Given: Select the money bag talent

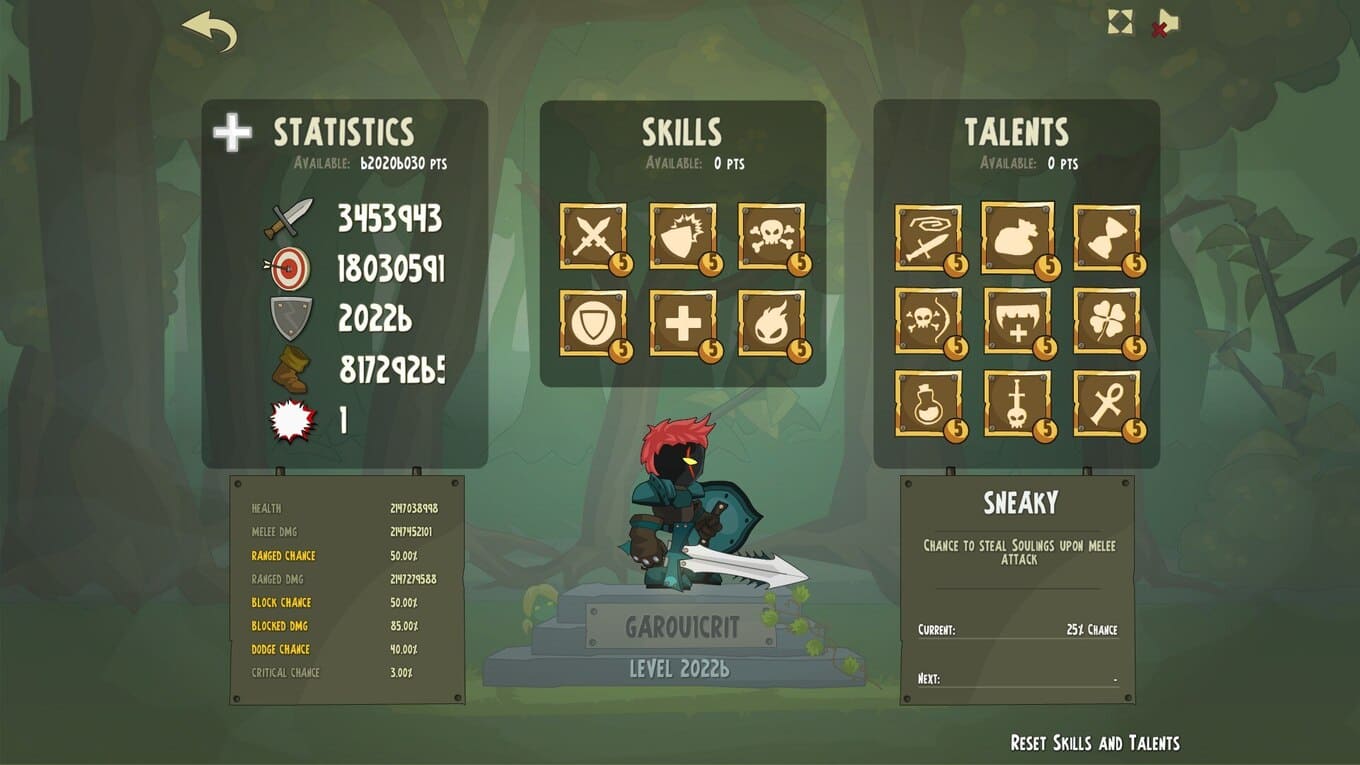Looking at the screenshot, I should click(1017, 238).
